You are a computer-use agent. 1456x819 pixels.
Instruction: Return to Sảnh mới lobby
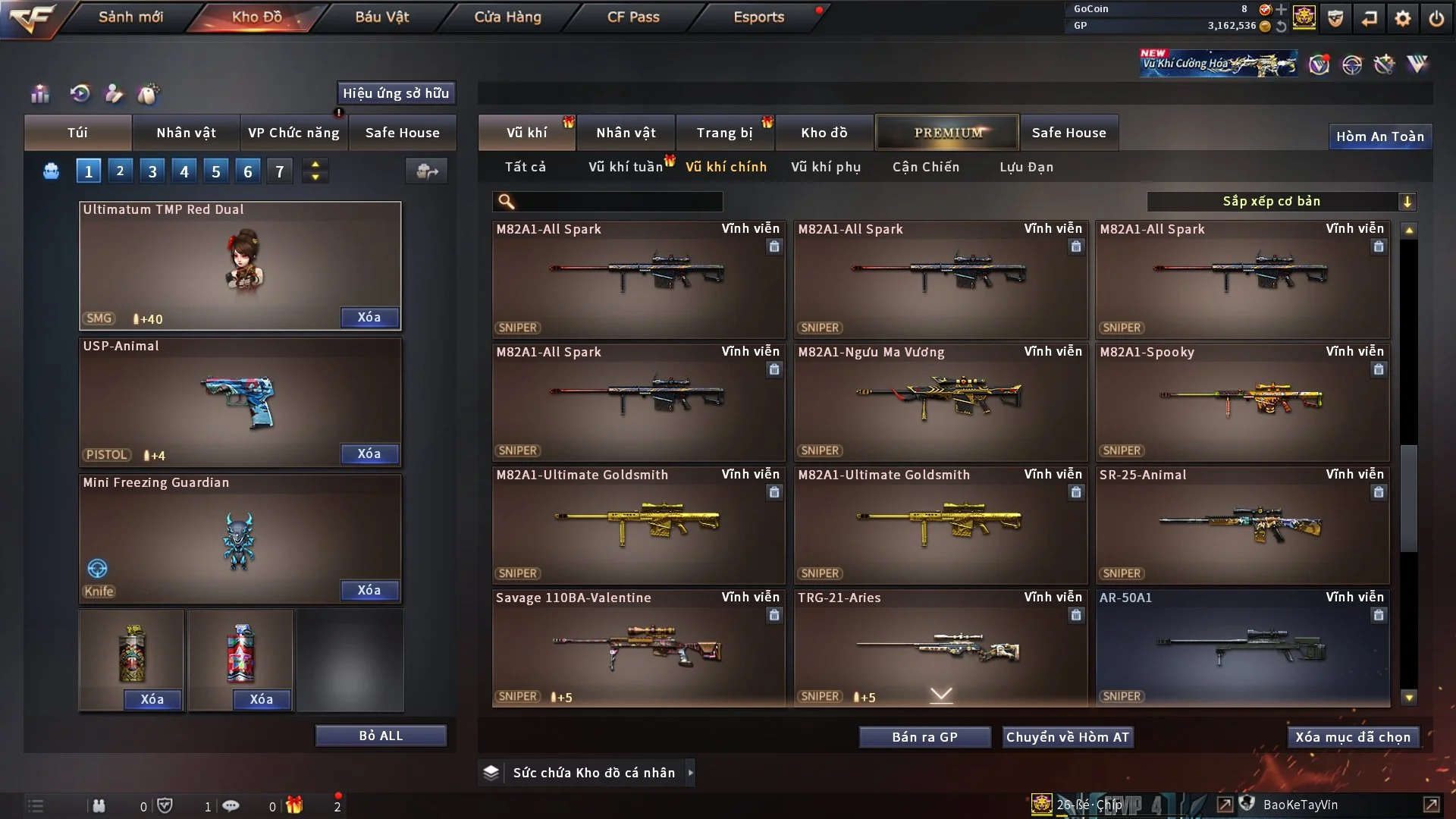130,17
